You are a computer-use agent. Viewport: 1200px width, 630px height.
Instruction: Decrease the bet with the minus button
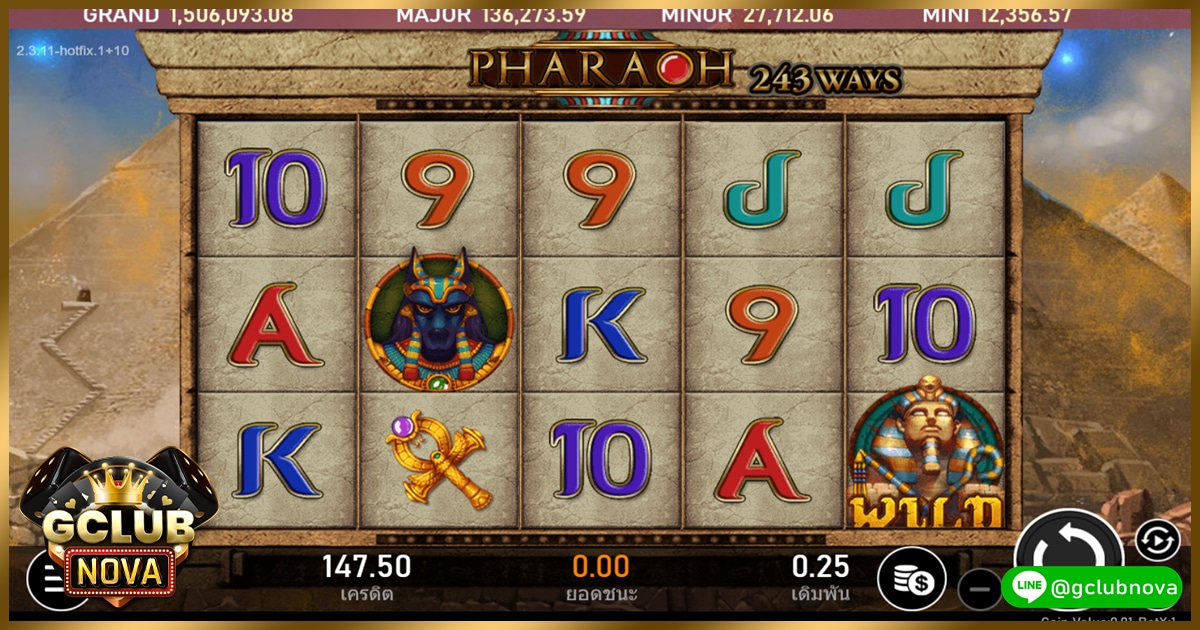(x=980, y=589)
